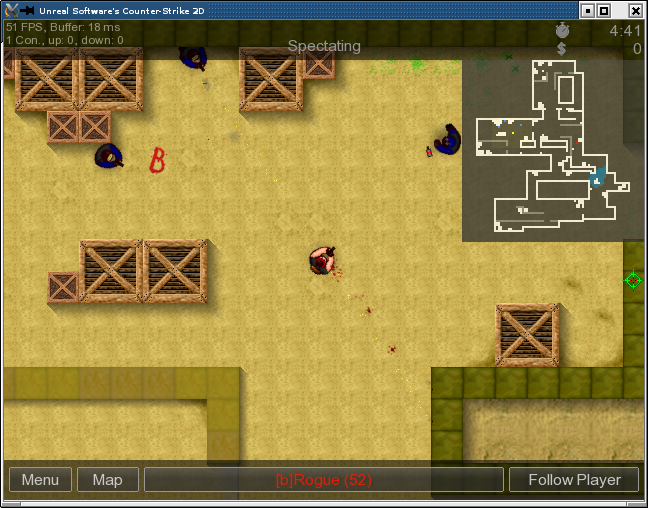Open the Menu button
Screen dimensions: 648x508
click(40, 480)
